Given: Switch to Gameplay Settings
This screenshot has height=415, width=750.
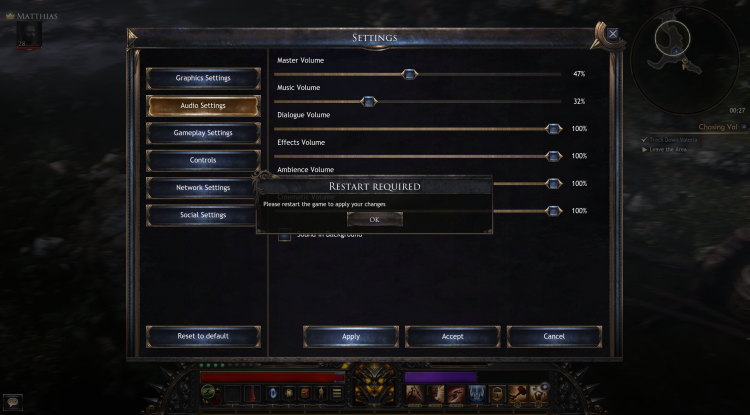Looking at the screenshot, I should [x=203, y=133].
